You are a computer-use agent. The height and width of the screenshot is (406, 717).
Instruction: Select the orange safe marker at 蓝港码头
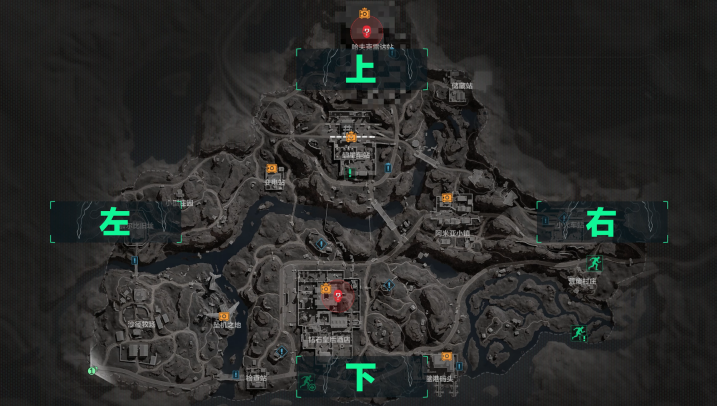pos(446,357)
